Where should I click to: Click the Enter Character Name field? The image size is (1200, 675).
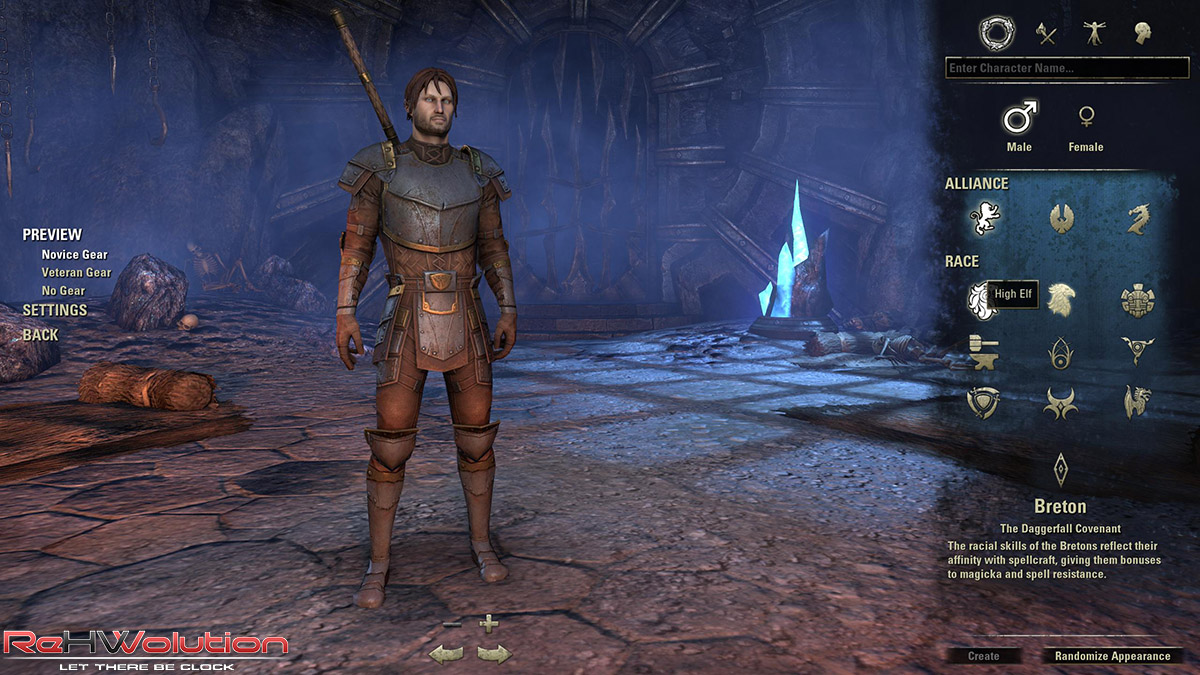tap(1066, 69)
